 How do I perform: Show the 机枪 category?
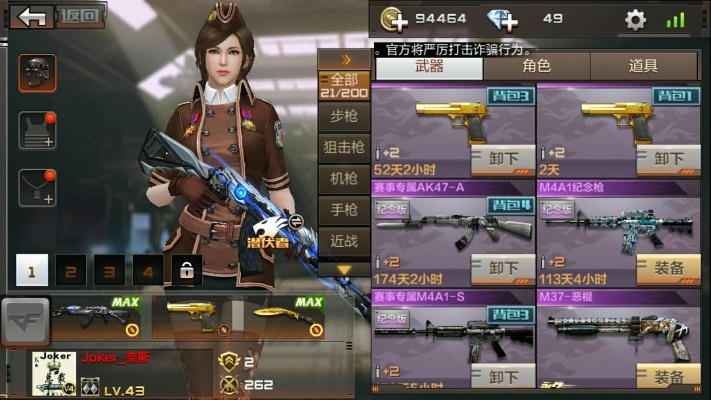(344, 178)
